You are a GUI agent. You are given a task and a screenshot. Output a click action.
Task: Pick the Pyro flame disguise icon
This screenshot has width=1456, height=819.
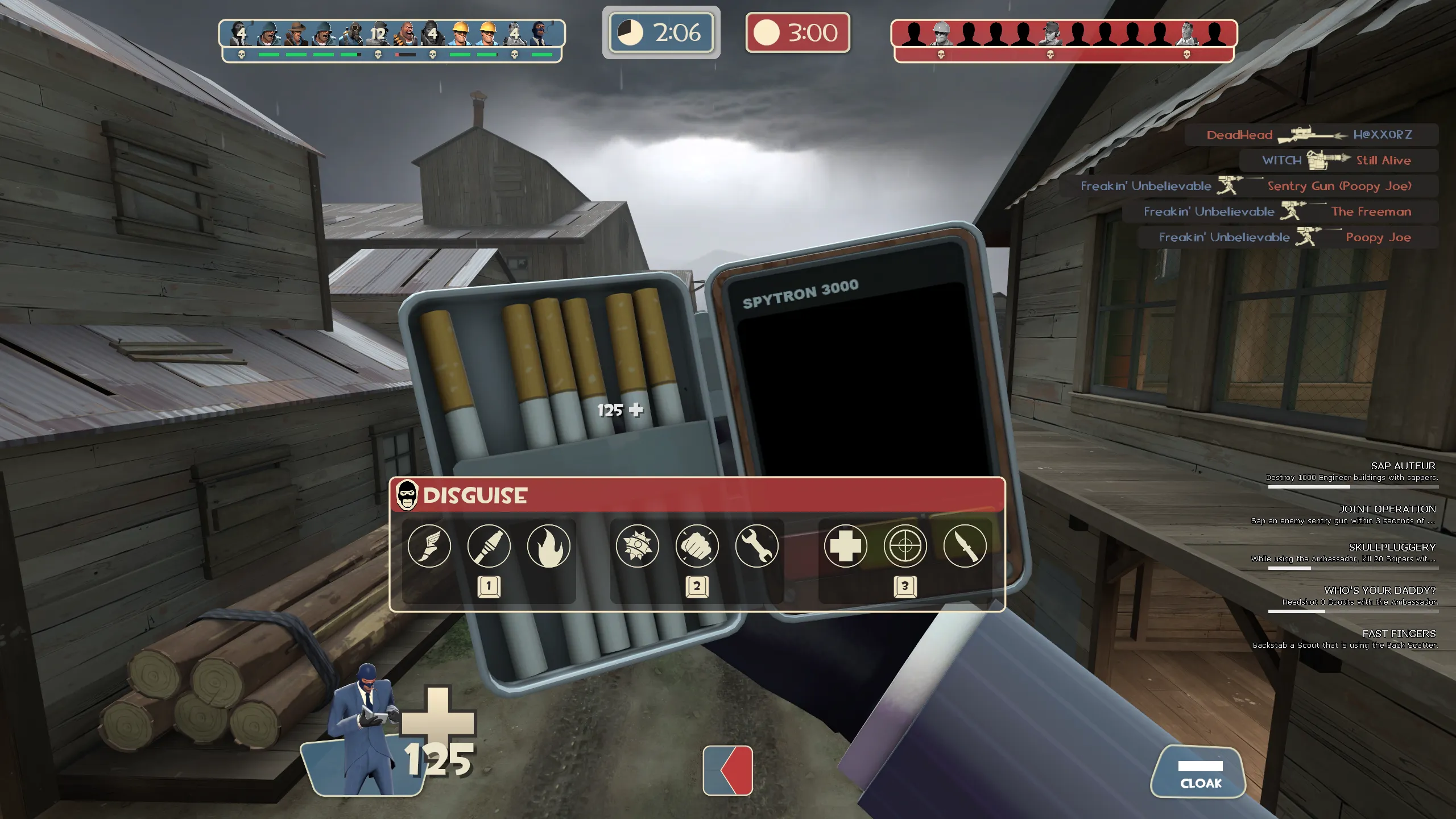pos(549,546)
